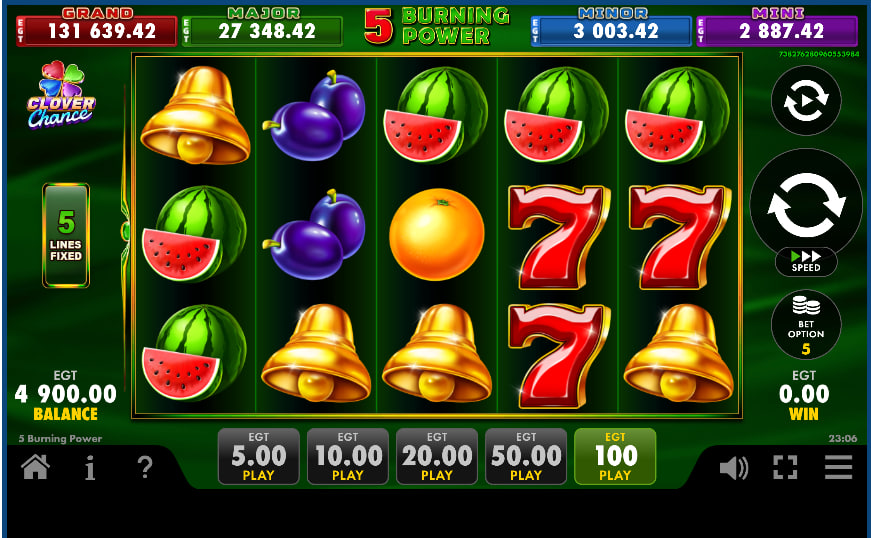Viewport: 871px width, 538px height.
Task: Show help with the question mark icon
Action: pyautogui.click(x=145, y=467)
